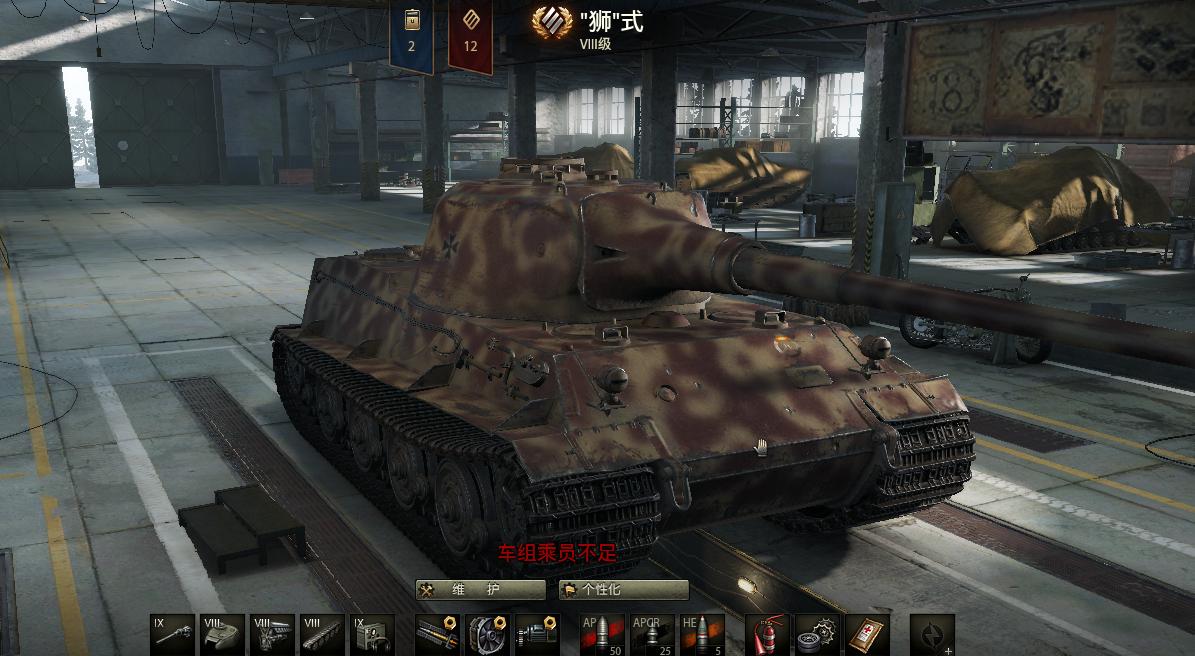This screenshot has height=656, width=1195.
Task: Select the repair kit consumable slot
Action: [817, 635]
